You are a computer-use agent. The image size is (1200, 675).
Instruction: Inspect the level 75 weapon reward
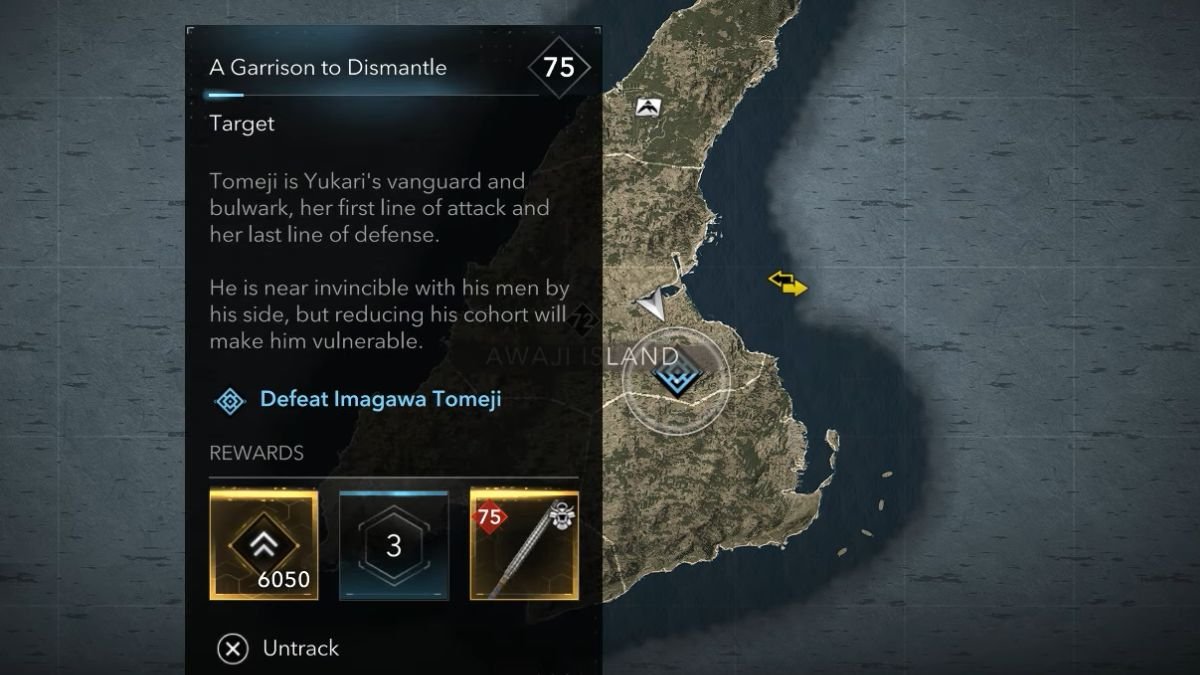coord(524,545)
